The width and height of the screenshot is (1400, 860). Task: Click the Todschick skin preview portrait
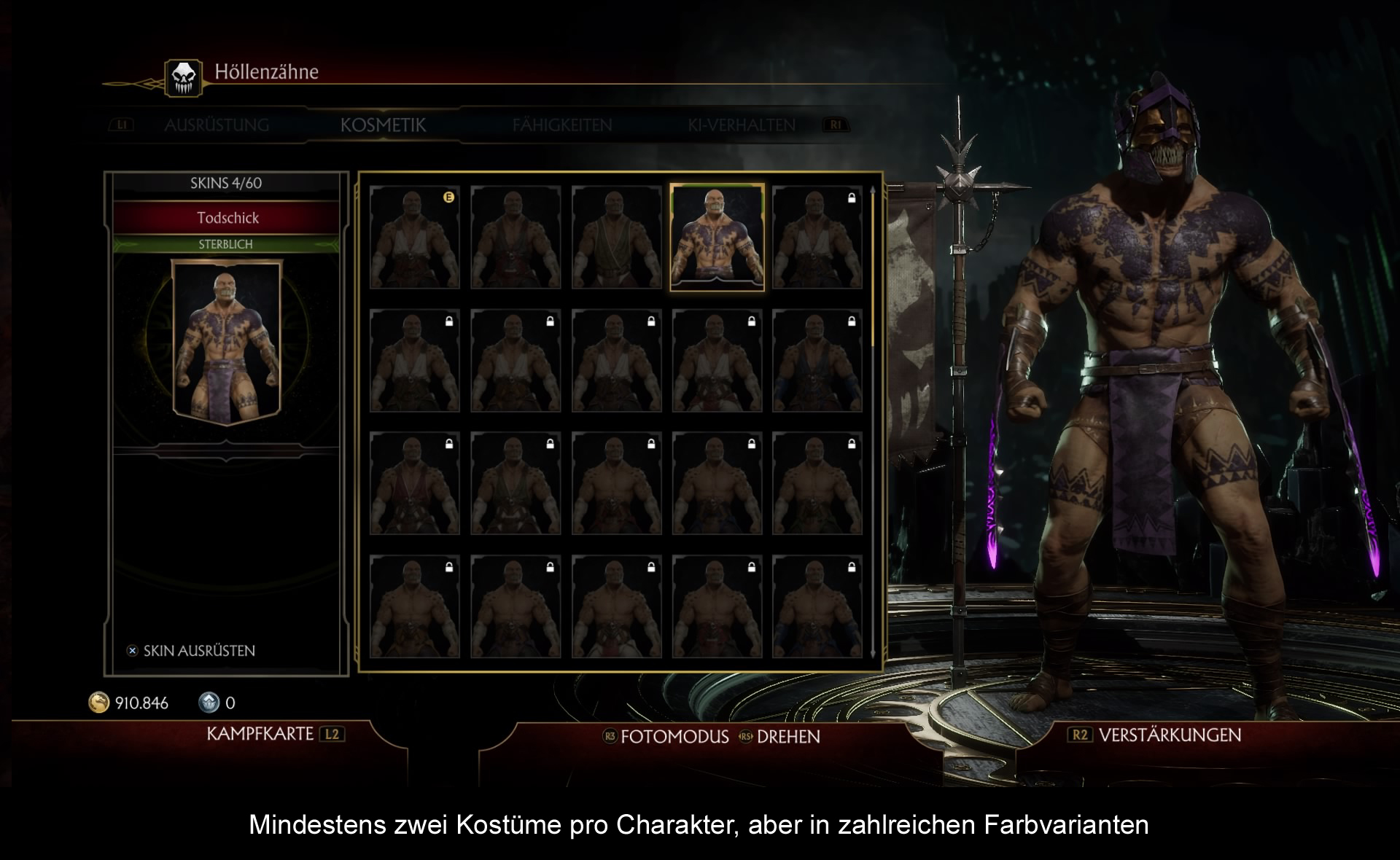point(226,341)
